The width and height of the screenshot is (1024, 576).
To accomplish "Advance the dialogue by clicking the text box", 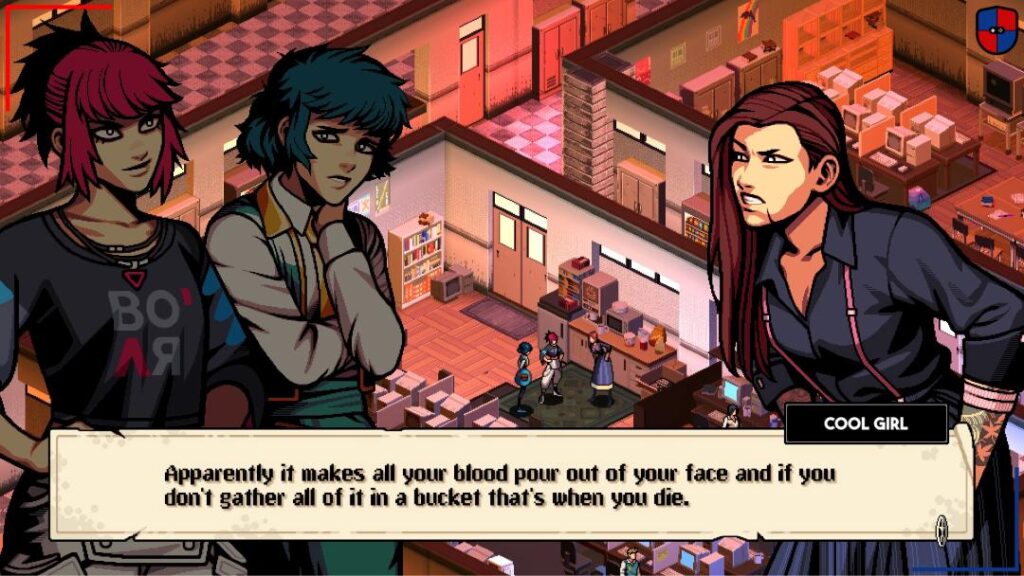I will click(x=500, y=485).
